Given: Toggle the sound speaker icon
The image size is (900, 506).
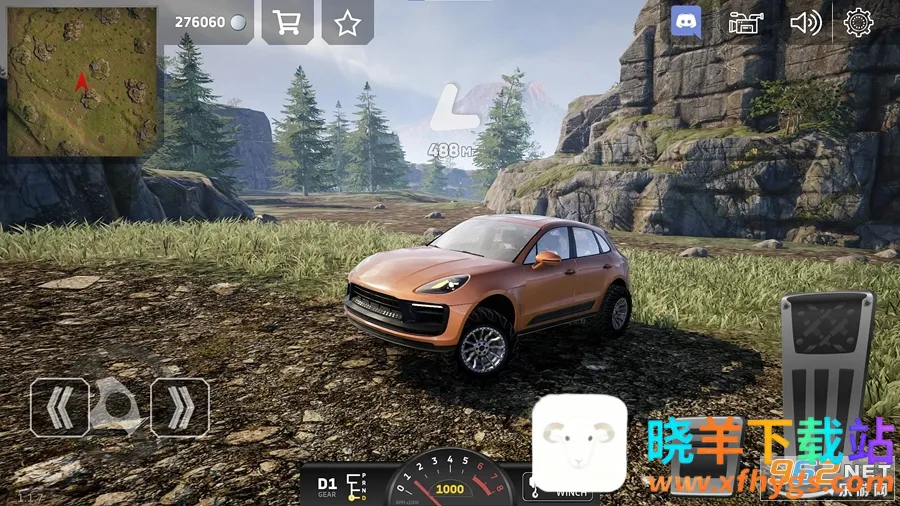Looking at the screenshot, I should click(x=804, y=22).
